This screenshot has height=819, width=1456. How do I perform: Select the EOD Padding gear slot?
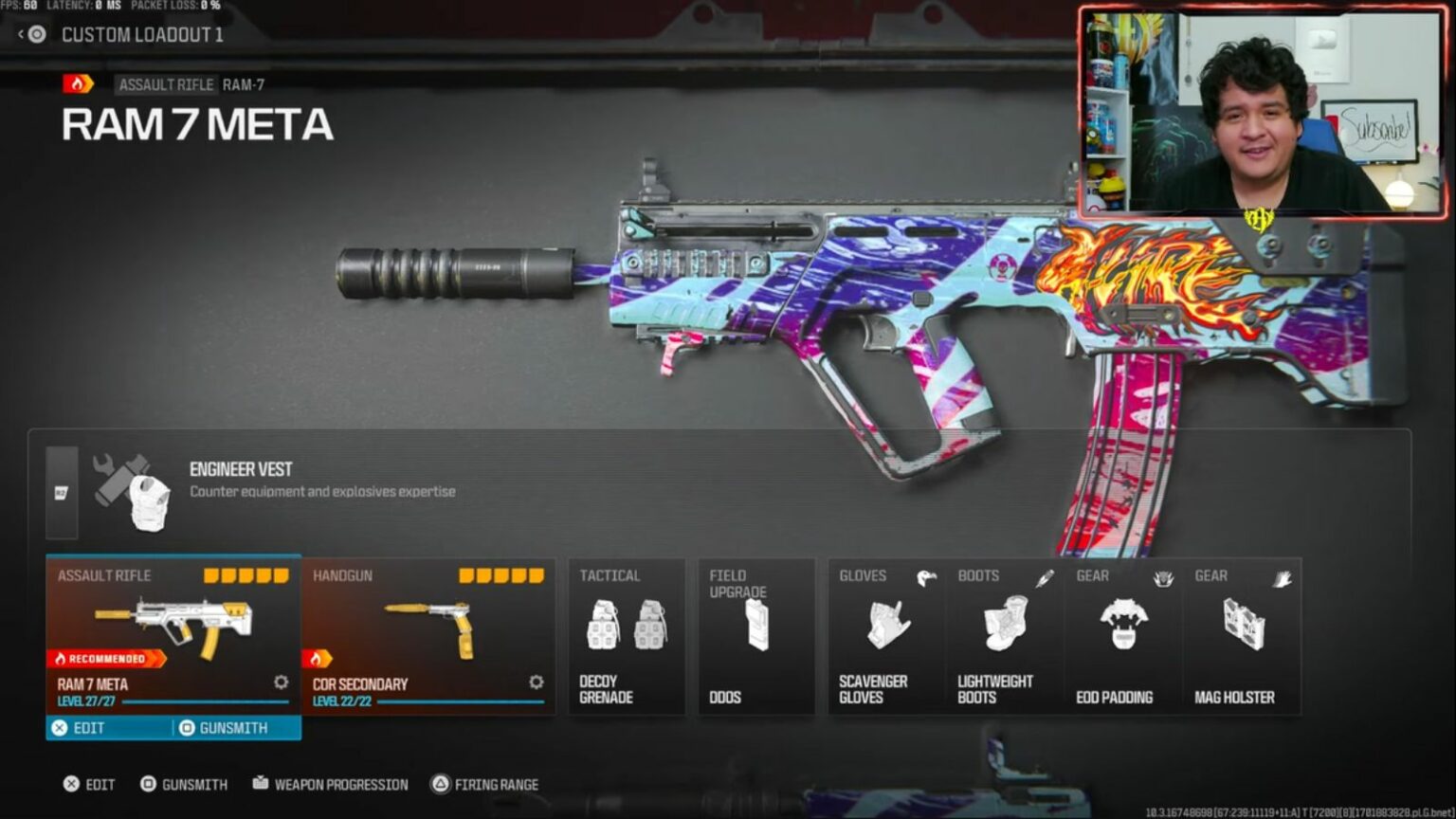1124,635
